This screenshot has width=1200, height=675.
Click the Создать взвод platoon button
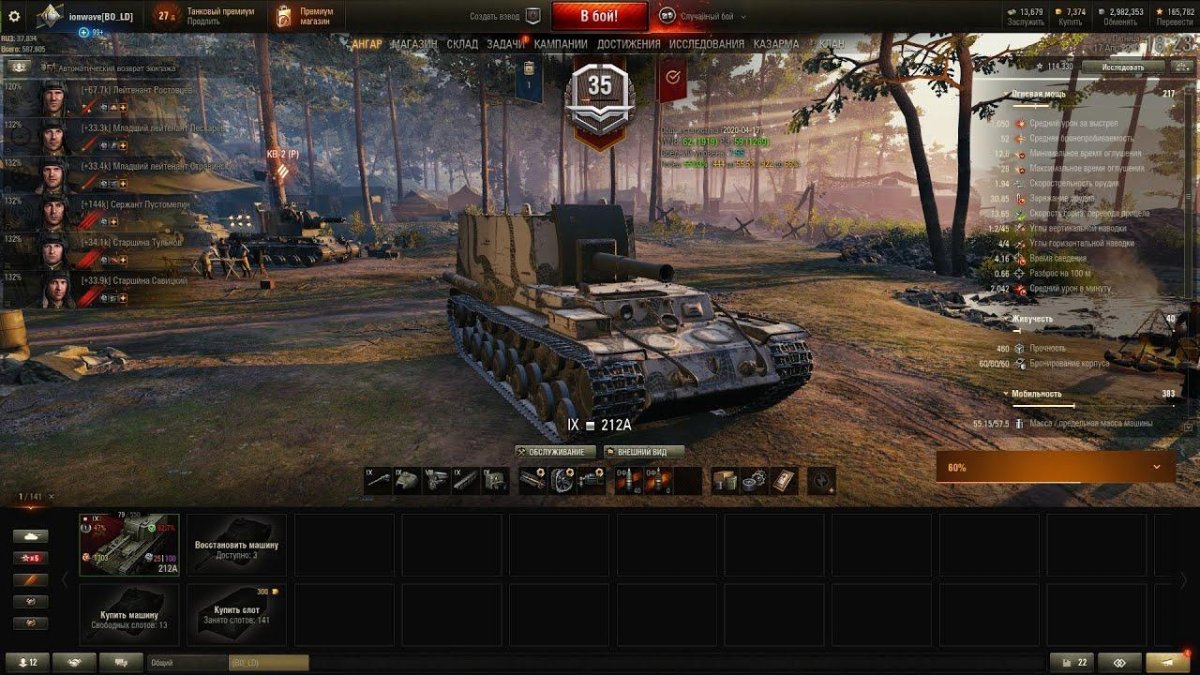506,17
